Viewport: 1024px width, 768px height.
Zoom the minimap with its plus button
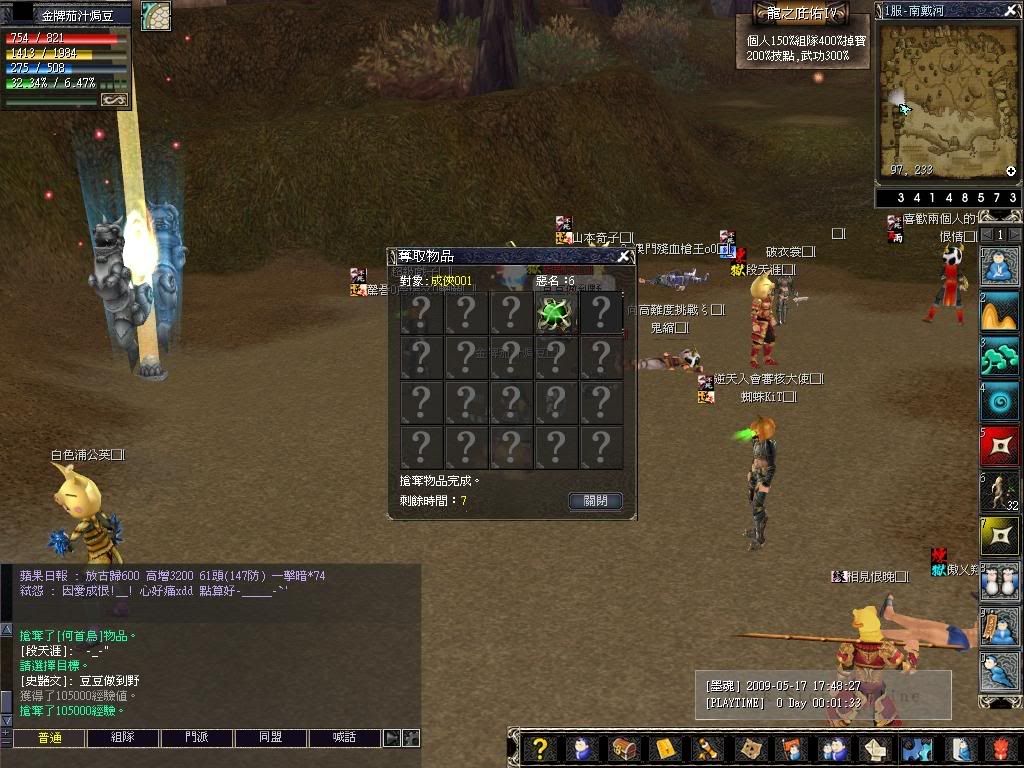[x=1011, y=171]
